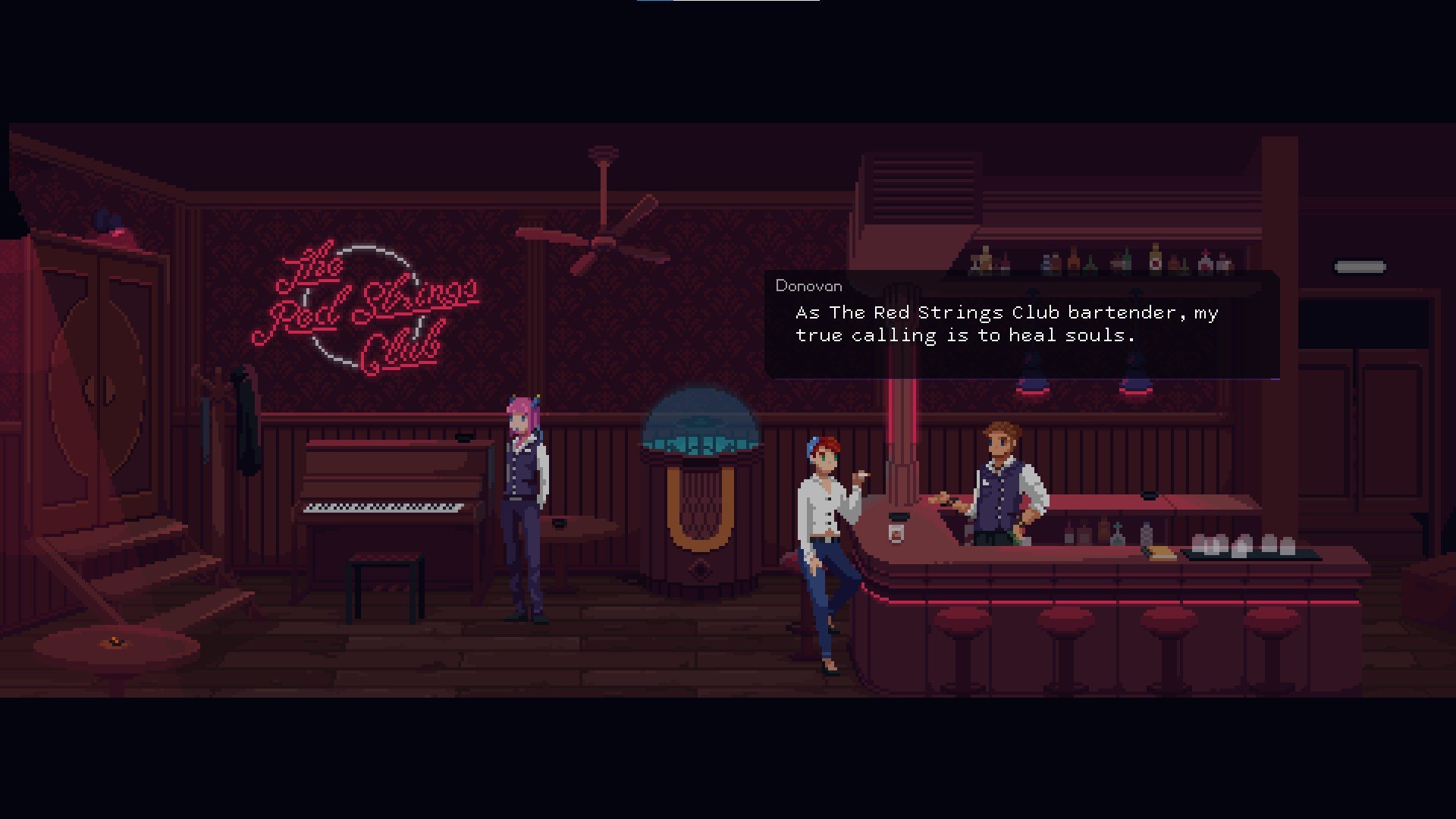Advance Donovan's dialogue text box
Screen dimensions: 1456x819
click(1021, 325)
